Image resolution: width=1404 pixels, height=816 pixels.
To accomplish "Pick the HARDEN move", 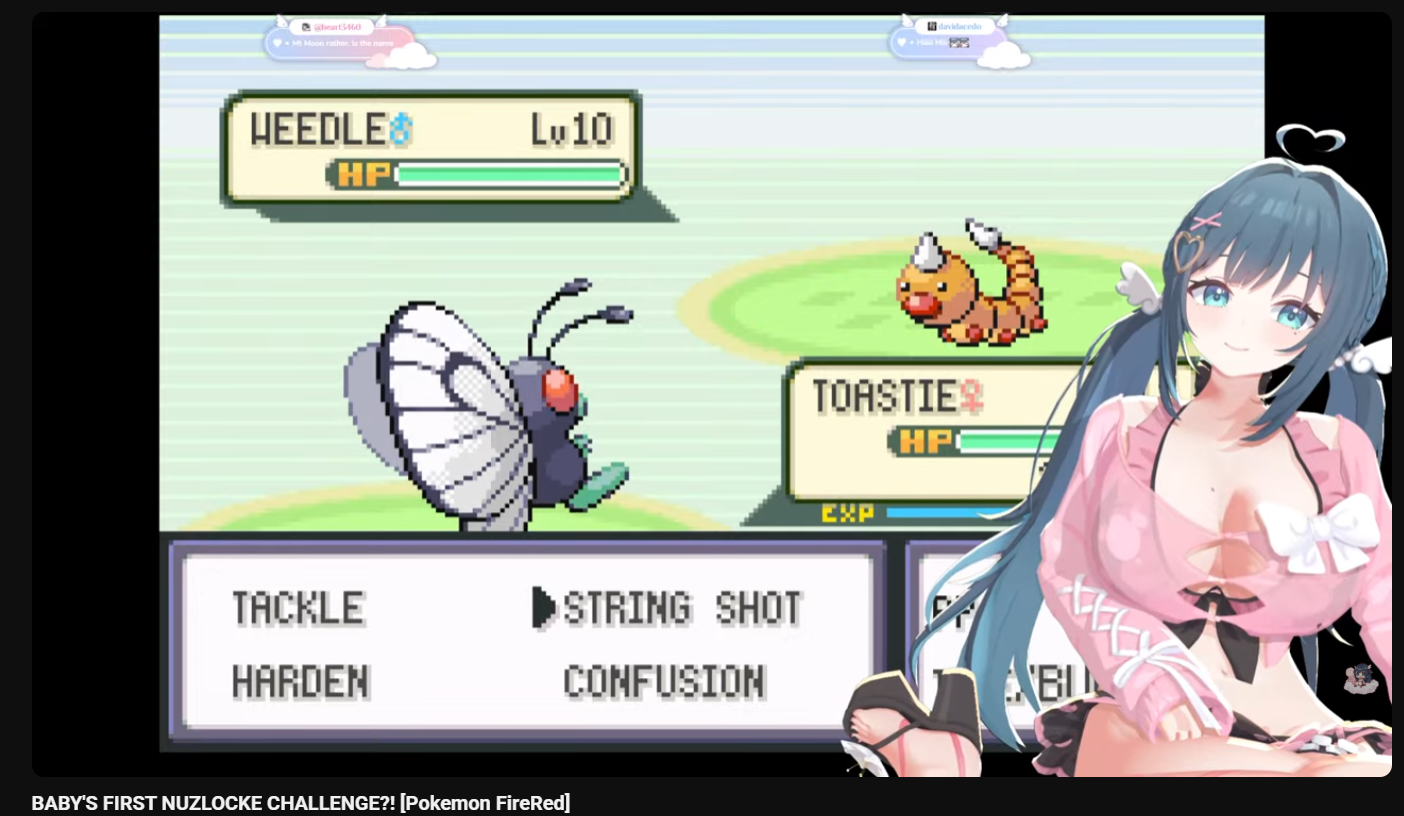I will click(x=300, y=682).
